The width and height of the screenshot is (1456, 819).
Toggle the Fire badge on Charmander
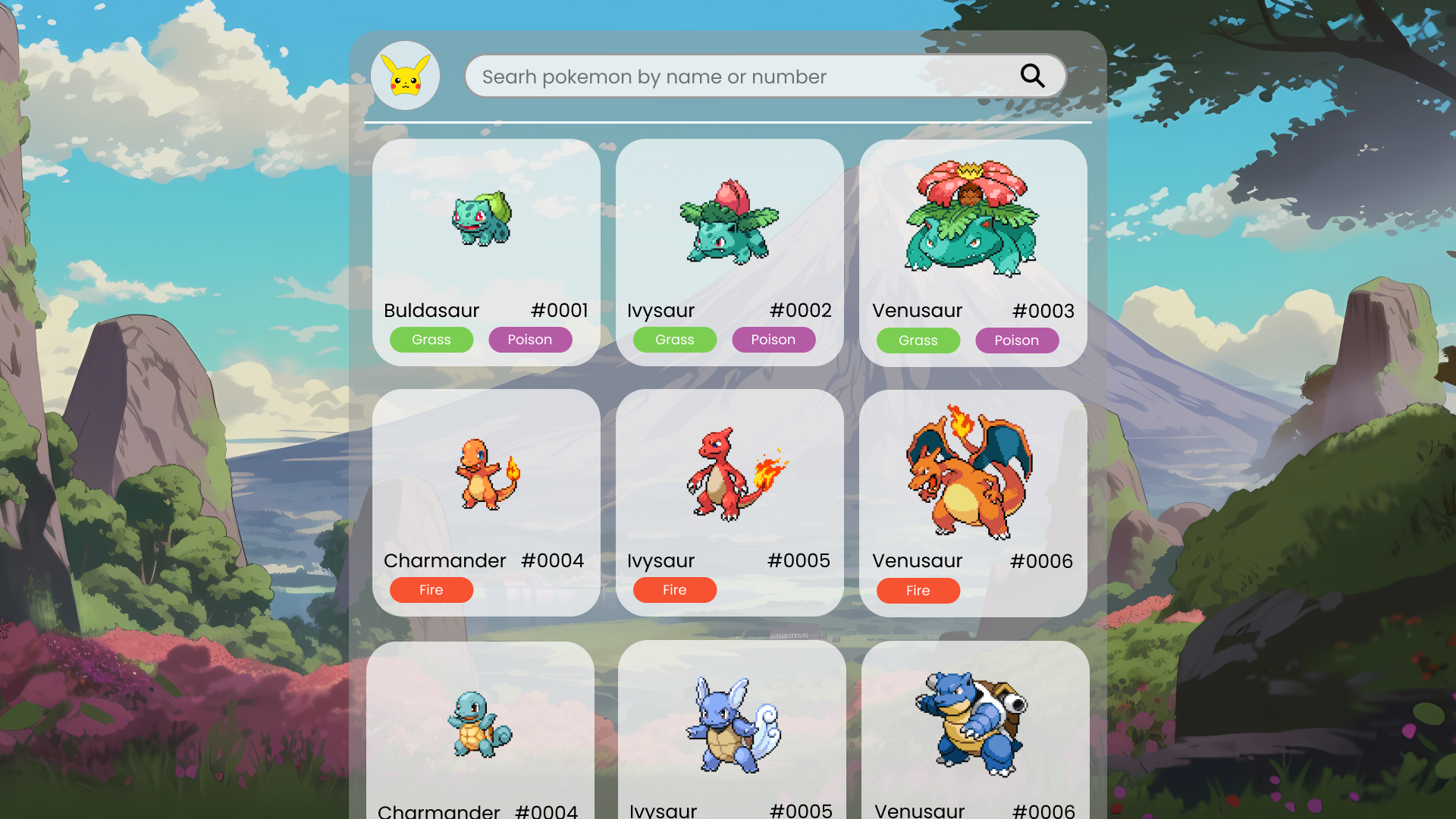pyautogui.click(x=431, y=589)
